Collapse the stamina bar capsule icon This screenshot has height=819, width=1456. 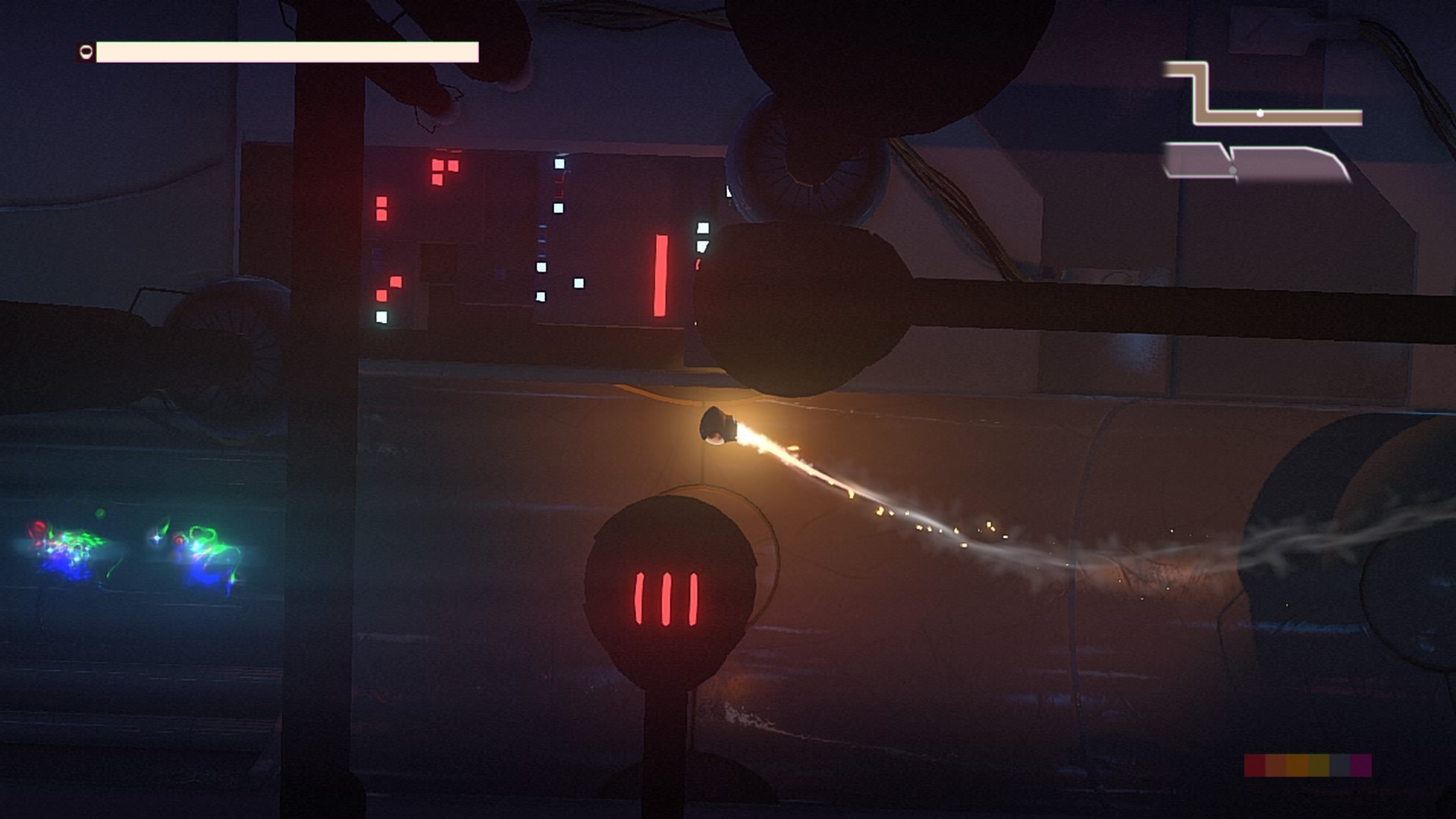86,52
